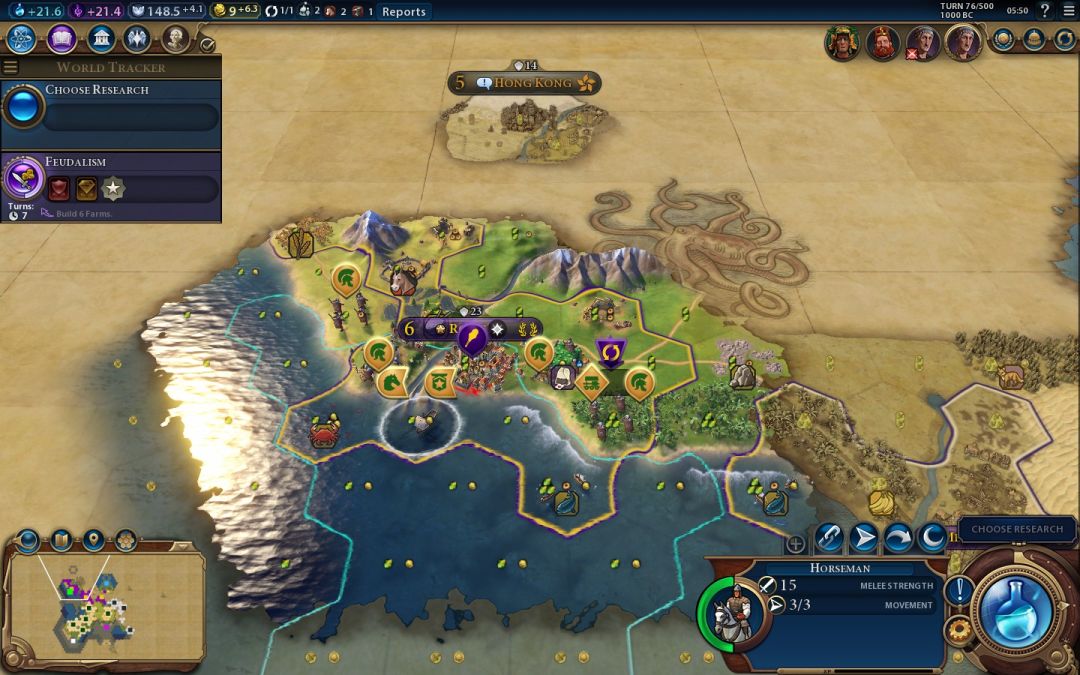Skip the Horseman's turn
This screenshot has height=675, width=1080.
(898, 538)
